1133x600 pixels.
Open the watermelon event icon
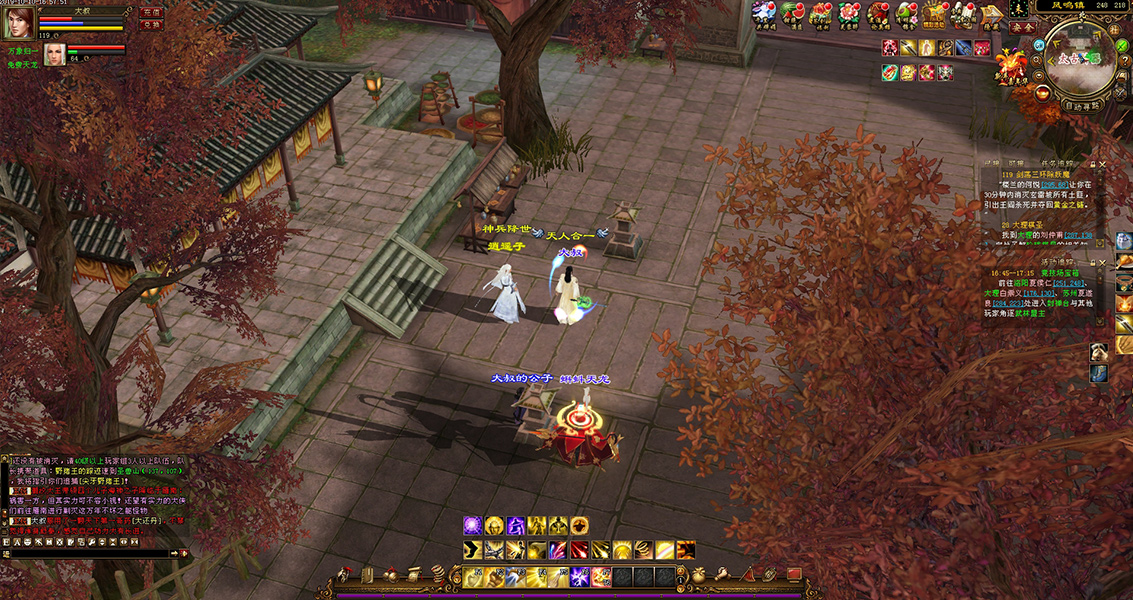click(792, 13)
